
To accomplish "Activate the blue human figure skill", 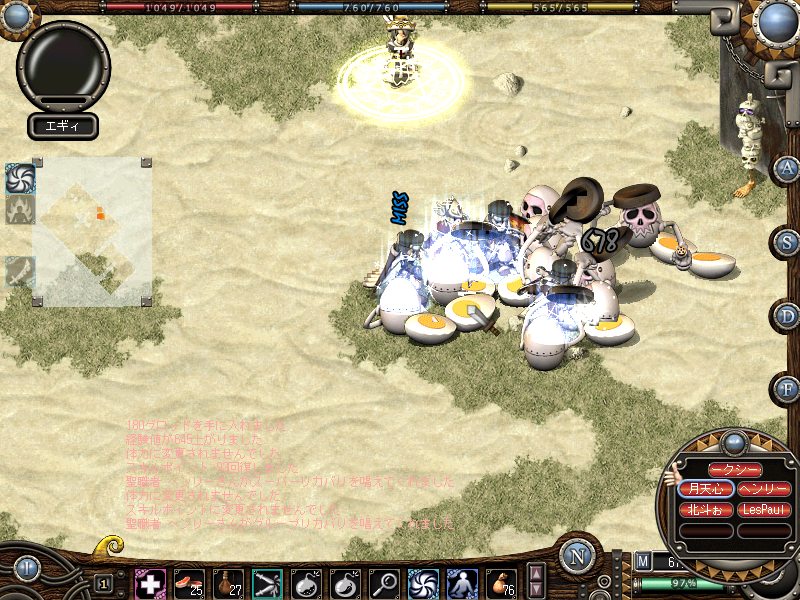I will [462, 583].
